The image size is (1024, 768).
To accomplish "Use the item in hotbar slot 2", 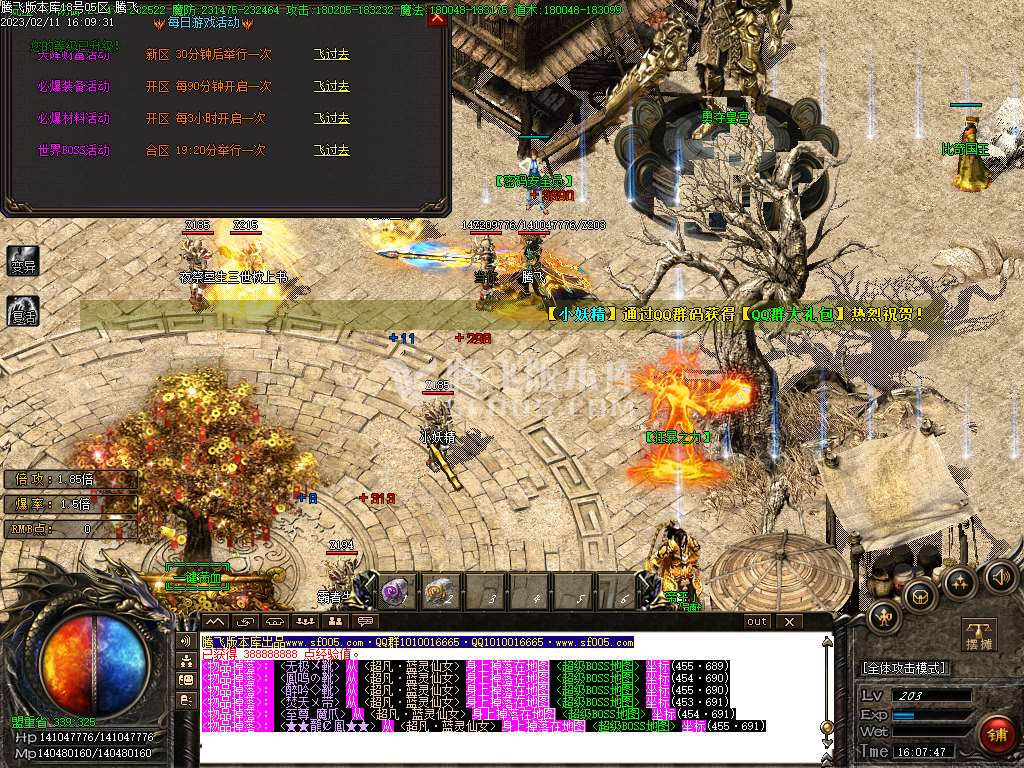I will point(440,592).
